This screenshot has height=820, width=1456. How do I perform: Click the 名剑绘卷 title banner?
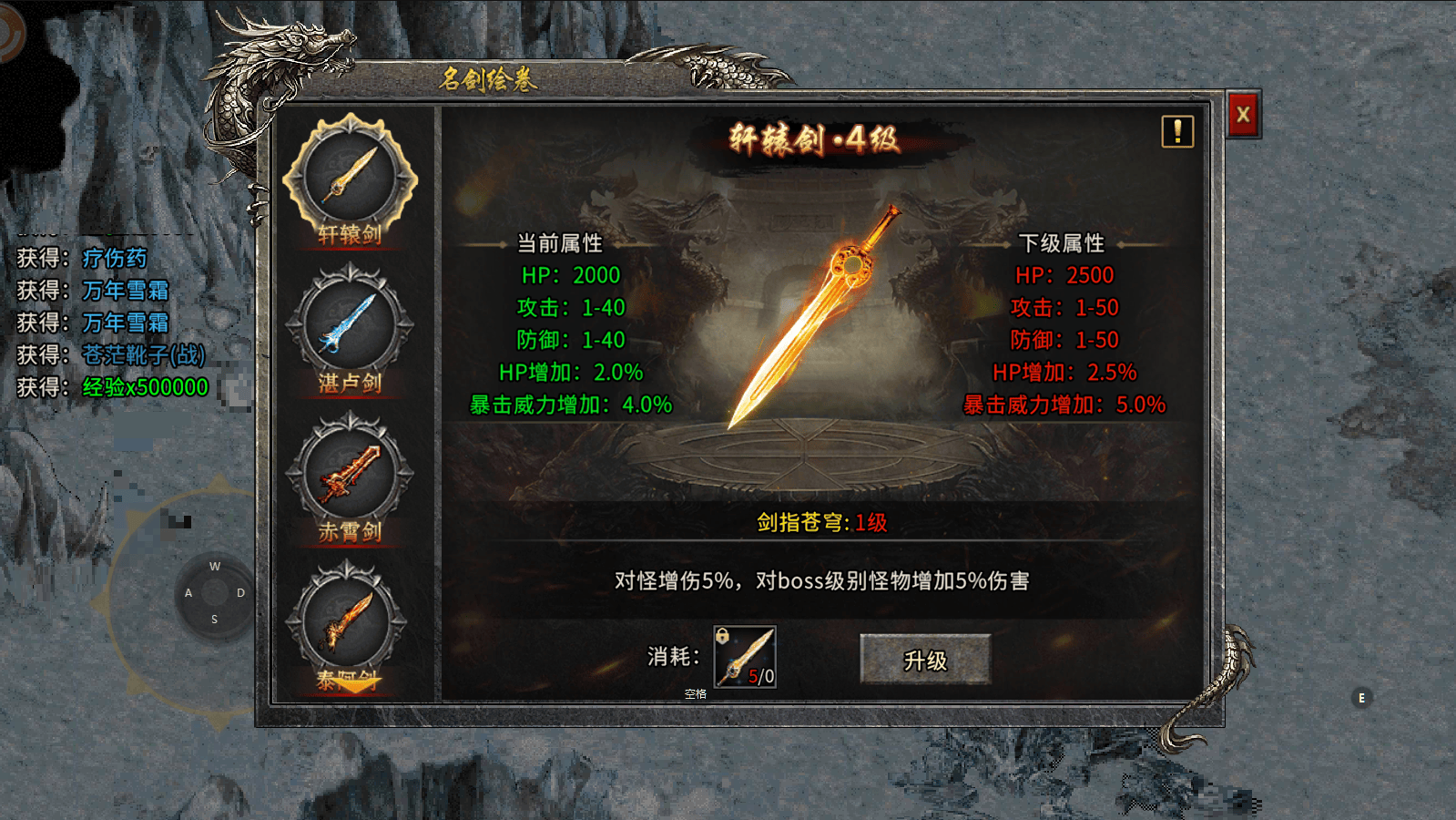(488, 78)
